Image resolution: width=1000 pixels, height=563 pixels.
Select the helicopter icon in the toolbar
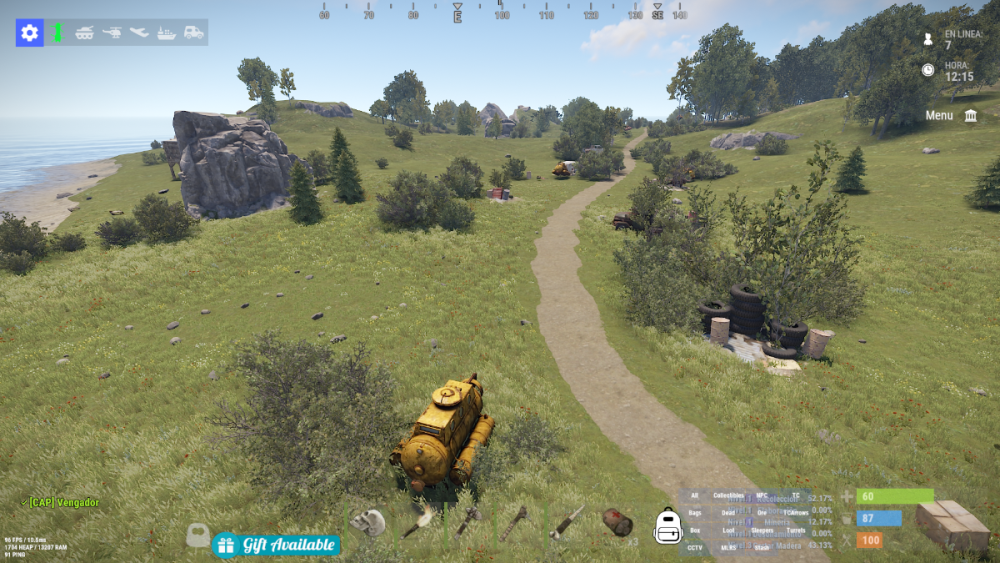(x=112, y=33)
